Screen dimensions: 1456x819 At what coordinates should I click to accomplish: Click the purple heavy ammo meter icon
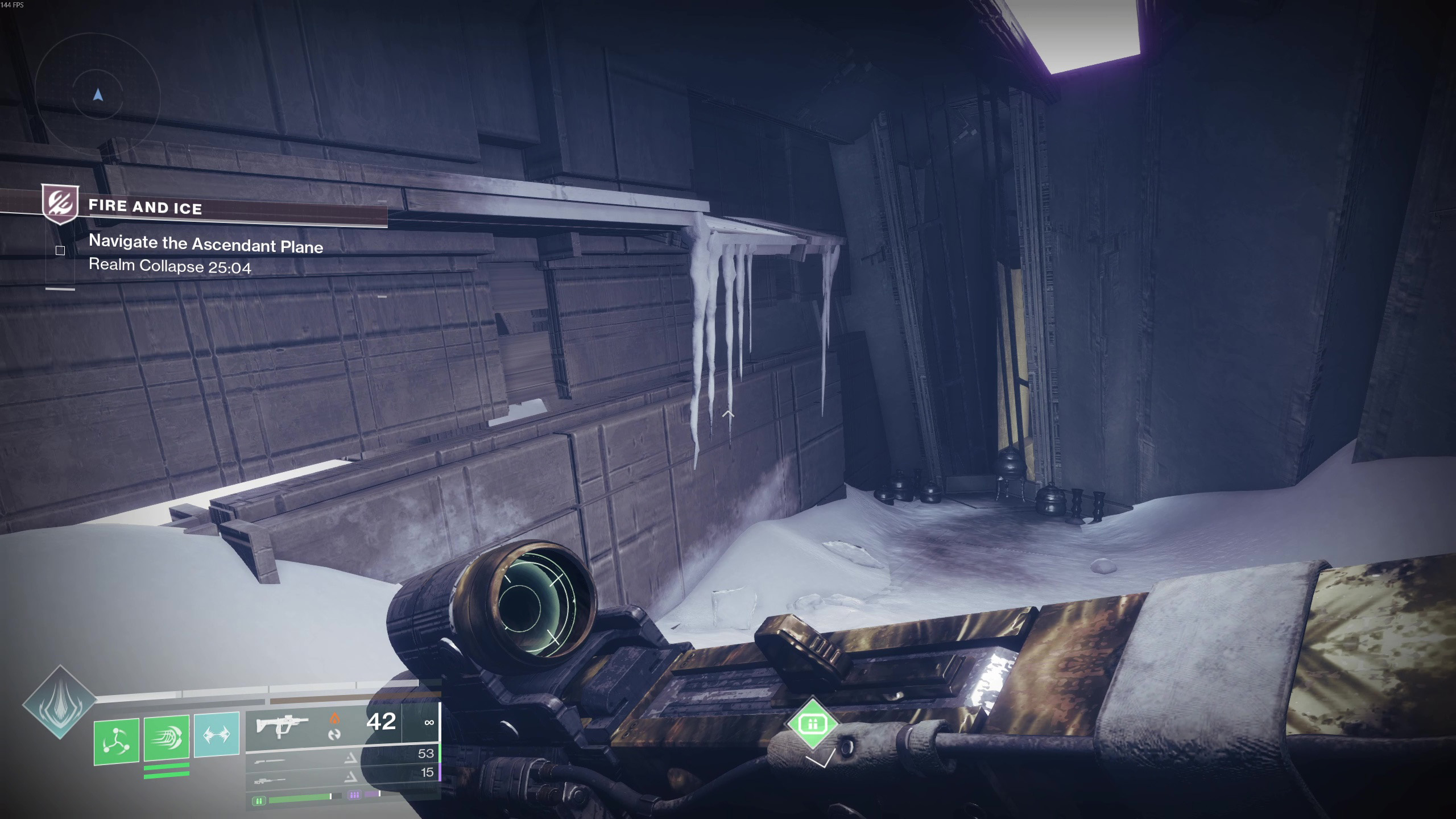[354, 795]
